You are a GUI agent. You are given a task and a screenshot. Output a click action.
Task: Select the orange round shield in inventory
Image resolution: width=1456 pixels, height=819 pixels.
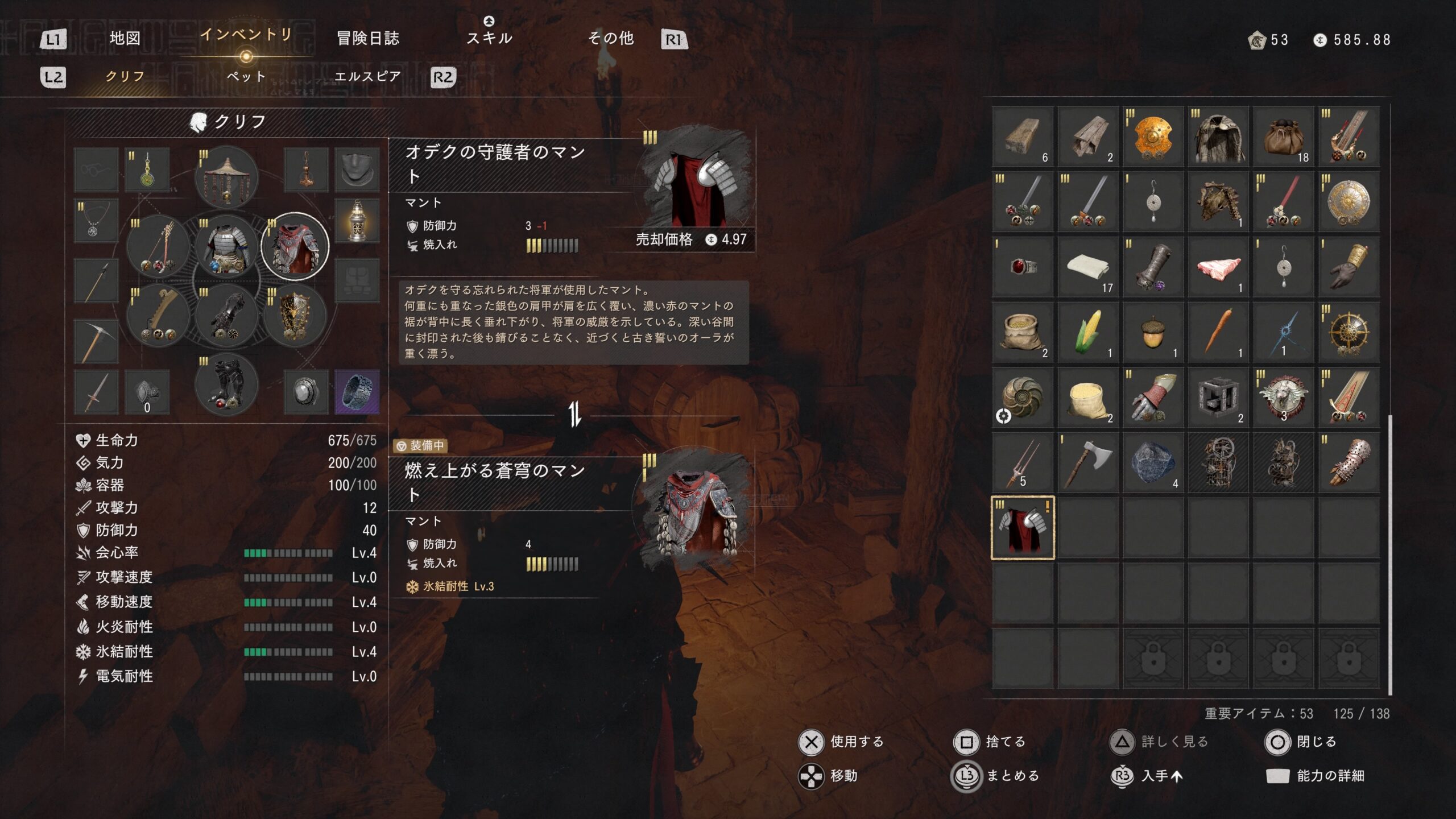(1153, 137)
